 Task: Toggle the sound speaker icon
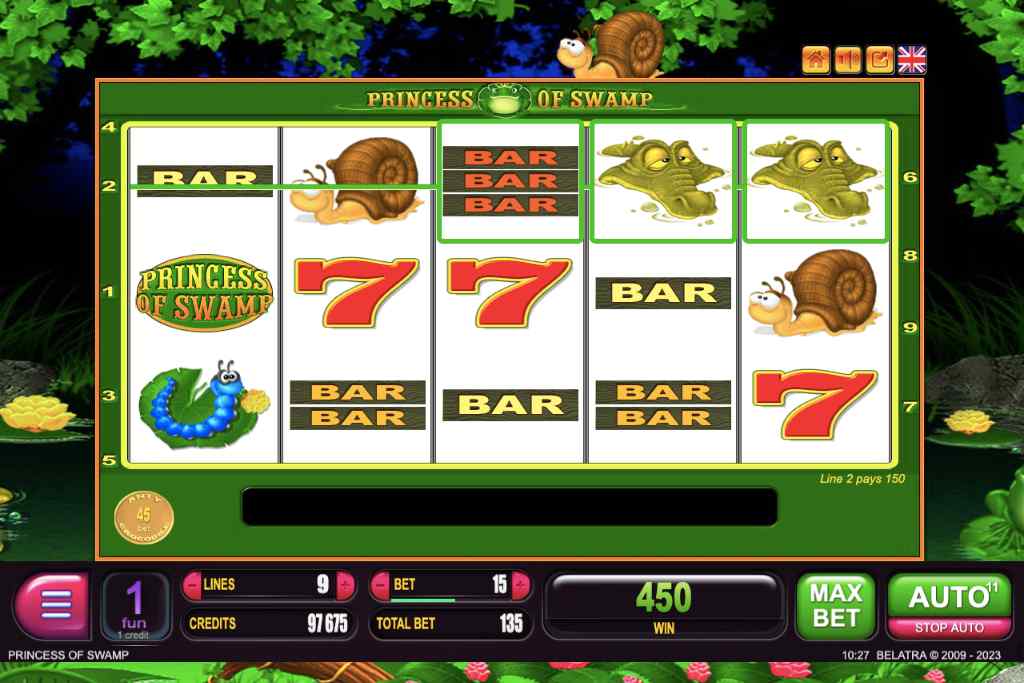pyautogui.click(x=847, y=60)
